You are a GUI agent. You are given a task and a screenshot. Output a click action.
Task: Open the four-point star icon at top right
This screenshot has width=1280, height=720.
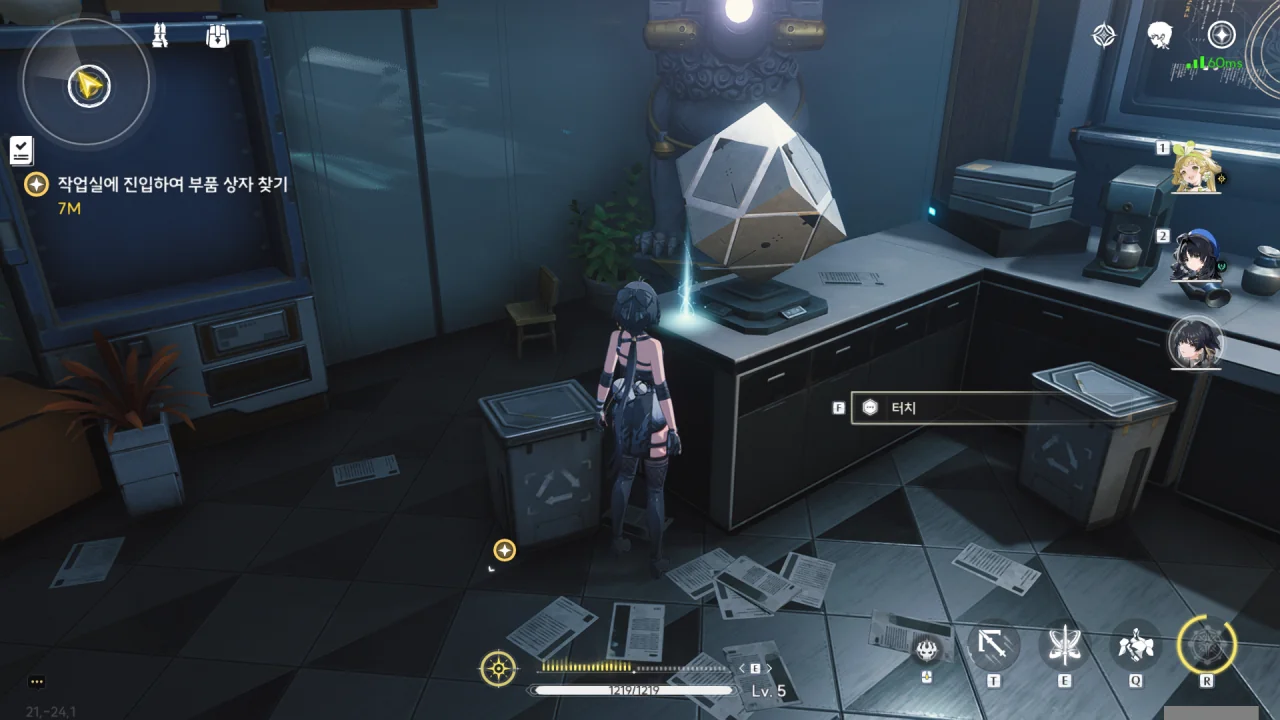tap(1103, 36)
